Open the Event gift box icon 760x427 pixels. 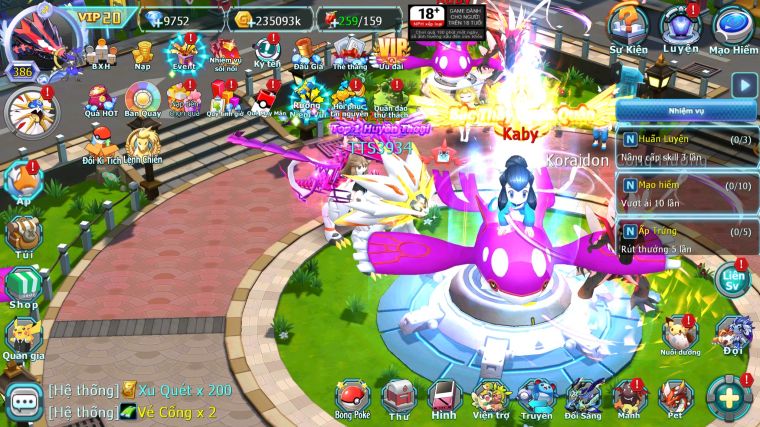tap(184, 51)
